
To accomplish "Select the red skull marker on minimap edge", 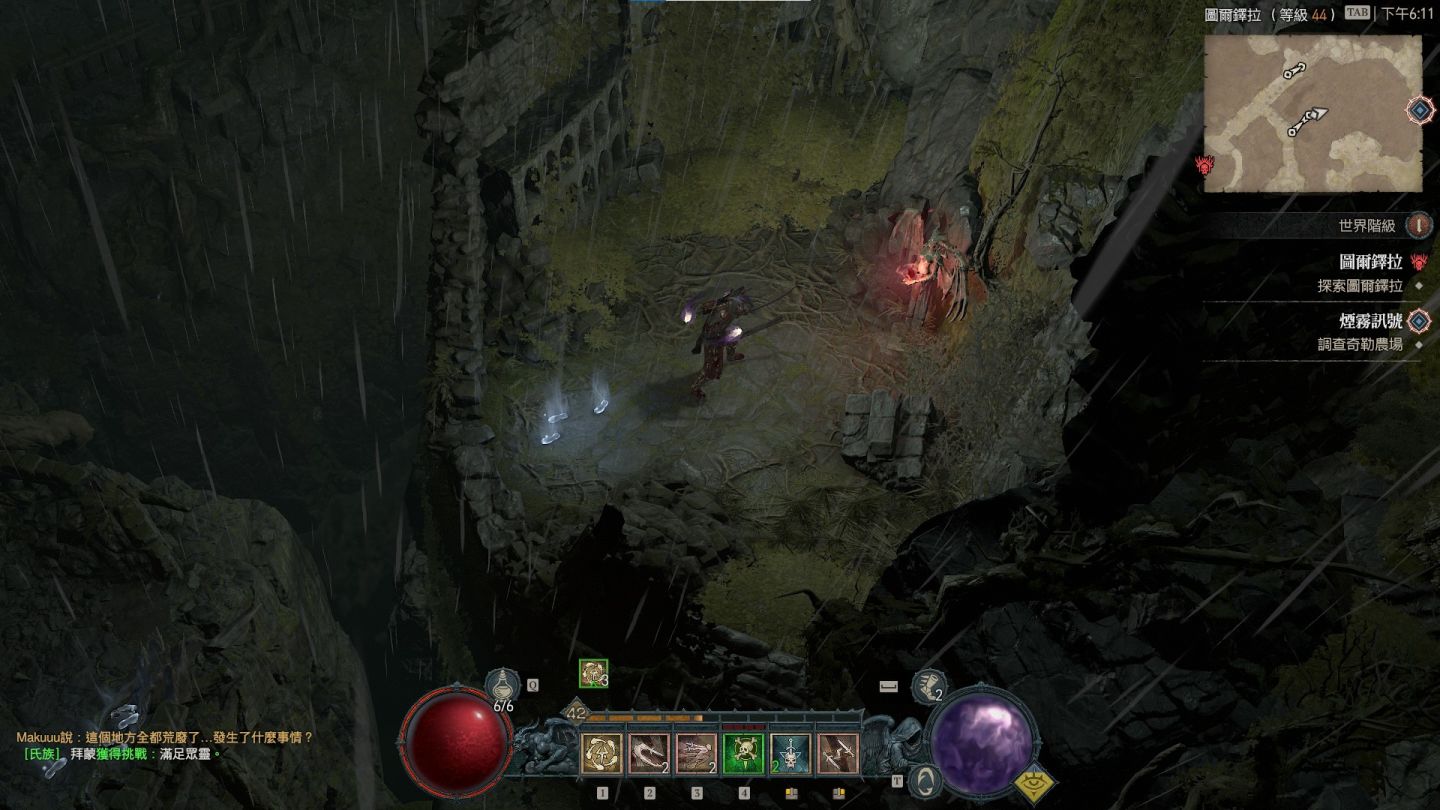I will [1204, 165].
